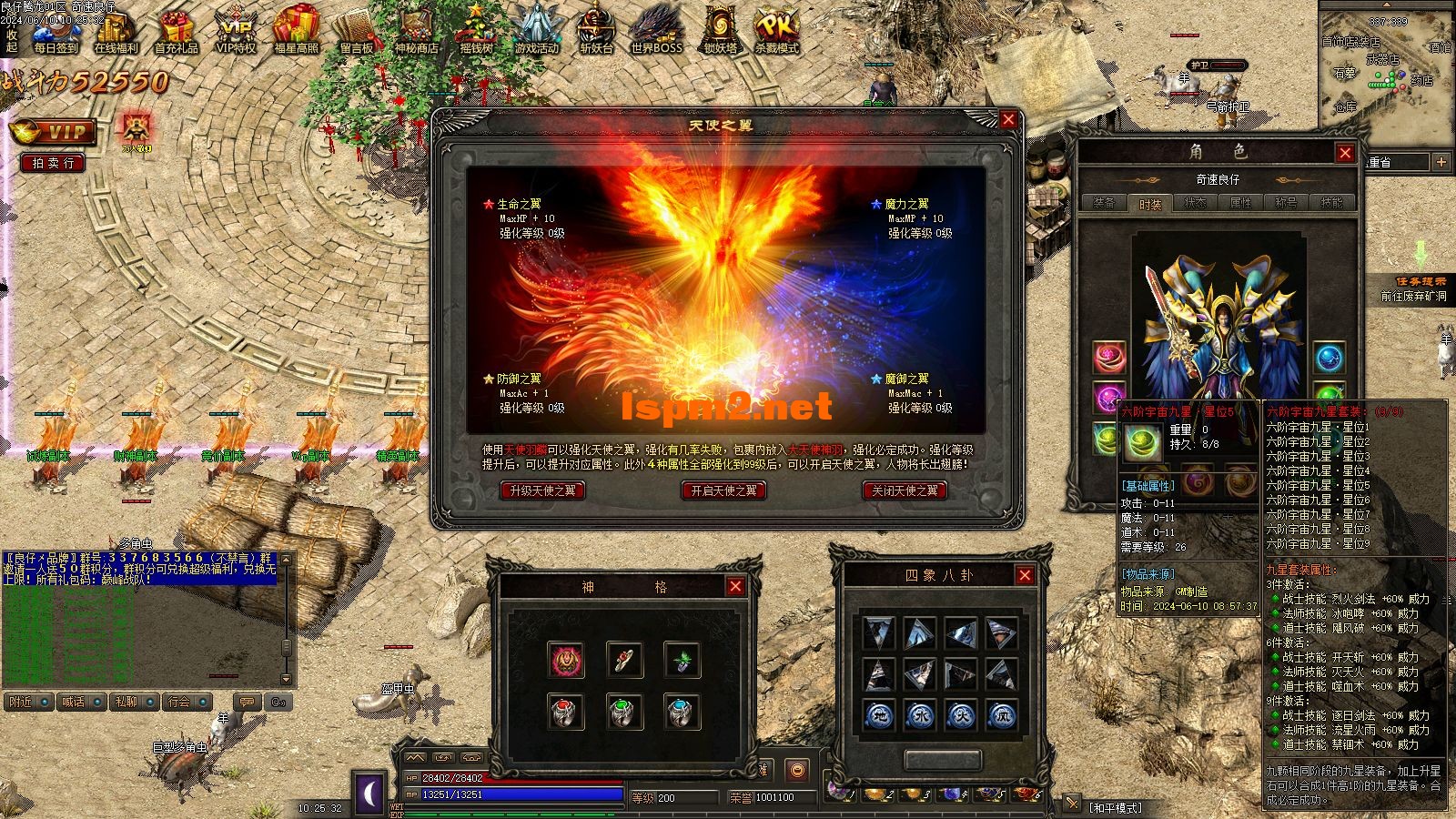
Task: Close the 神格 panel
Action: click(x=735, y=587)
